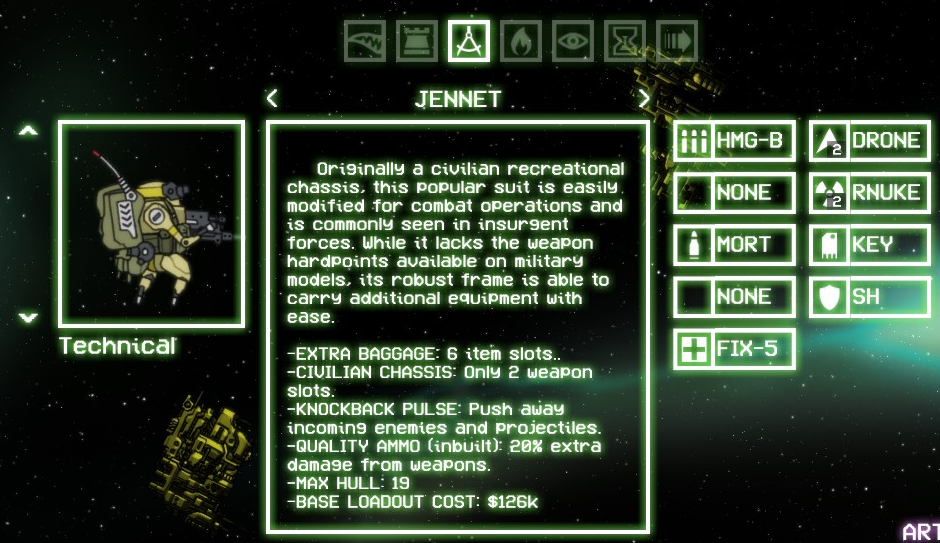Select the RNUKE equipment slot

pyautogui.click(x=870, y=193)
